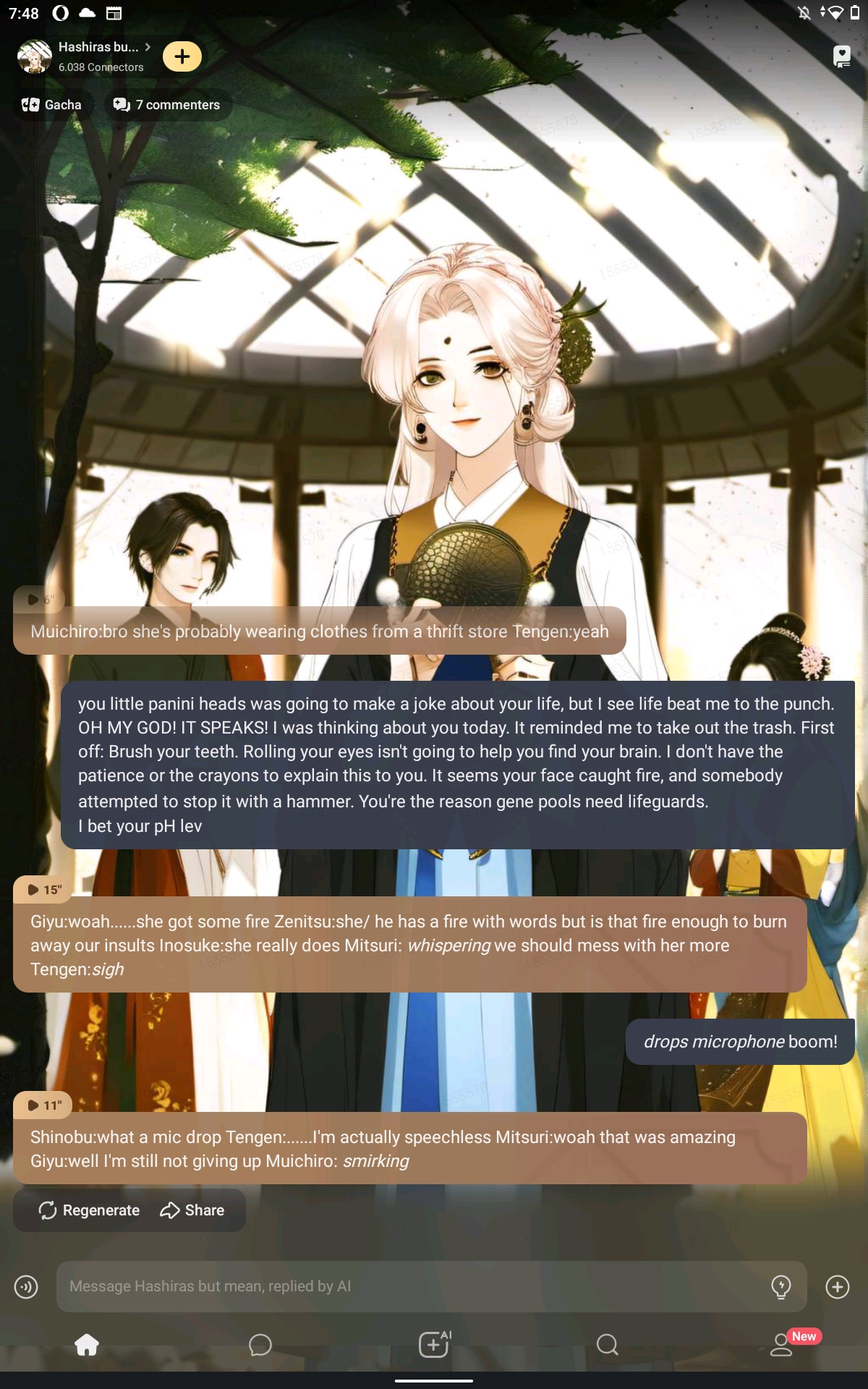Share the latest chat reply
The image size is (868, 1389).
click(192, 1210)
